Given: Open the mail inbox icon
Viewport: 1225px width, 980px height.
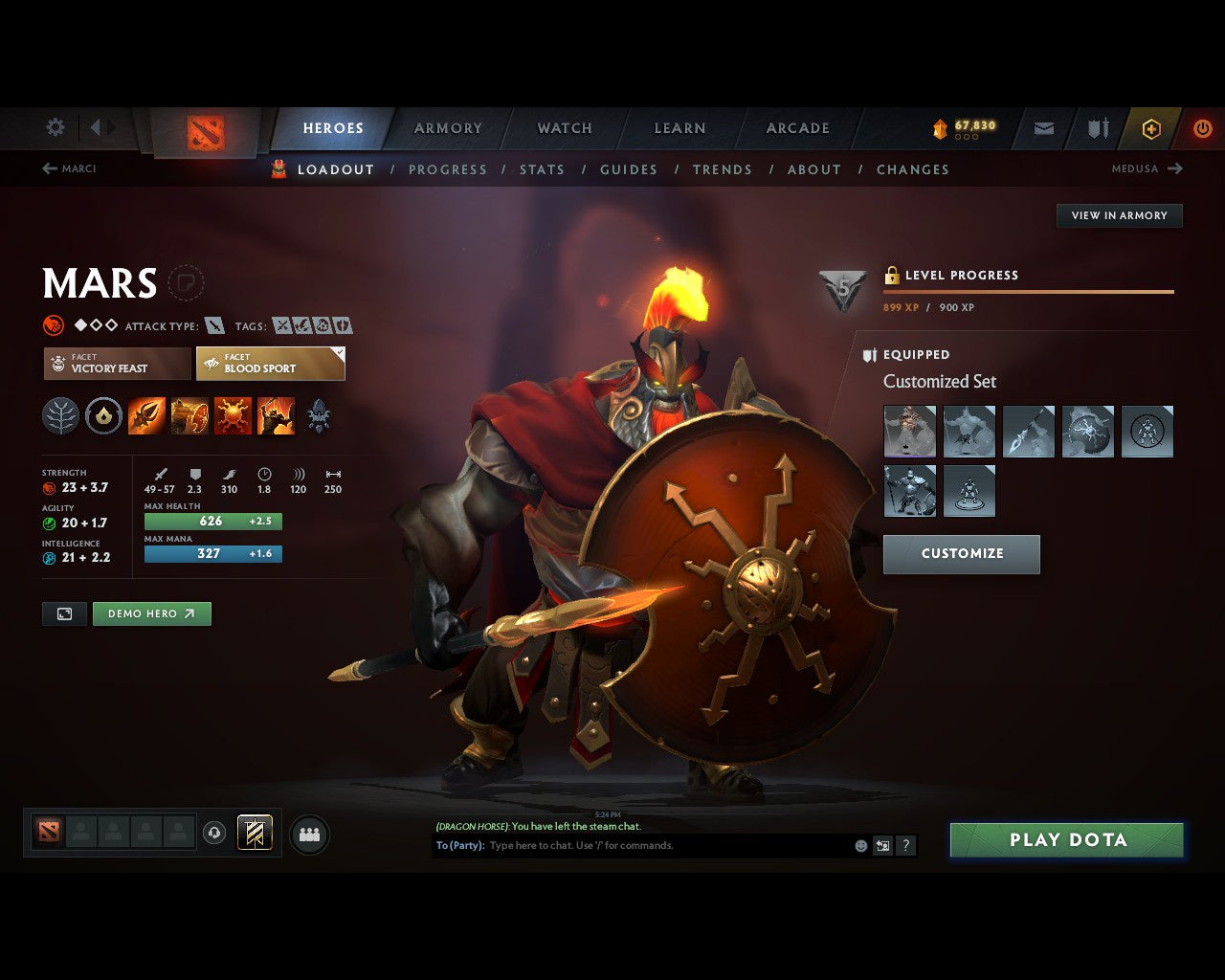Looking at the screenshot, I should point(1042,127).
